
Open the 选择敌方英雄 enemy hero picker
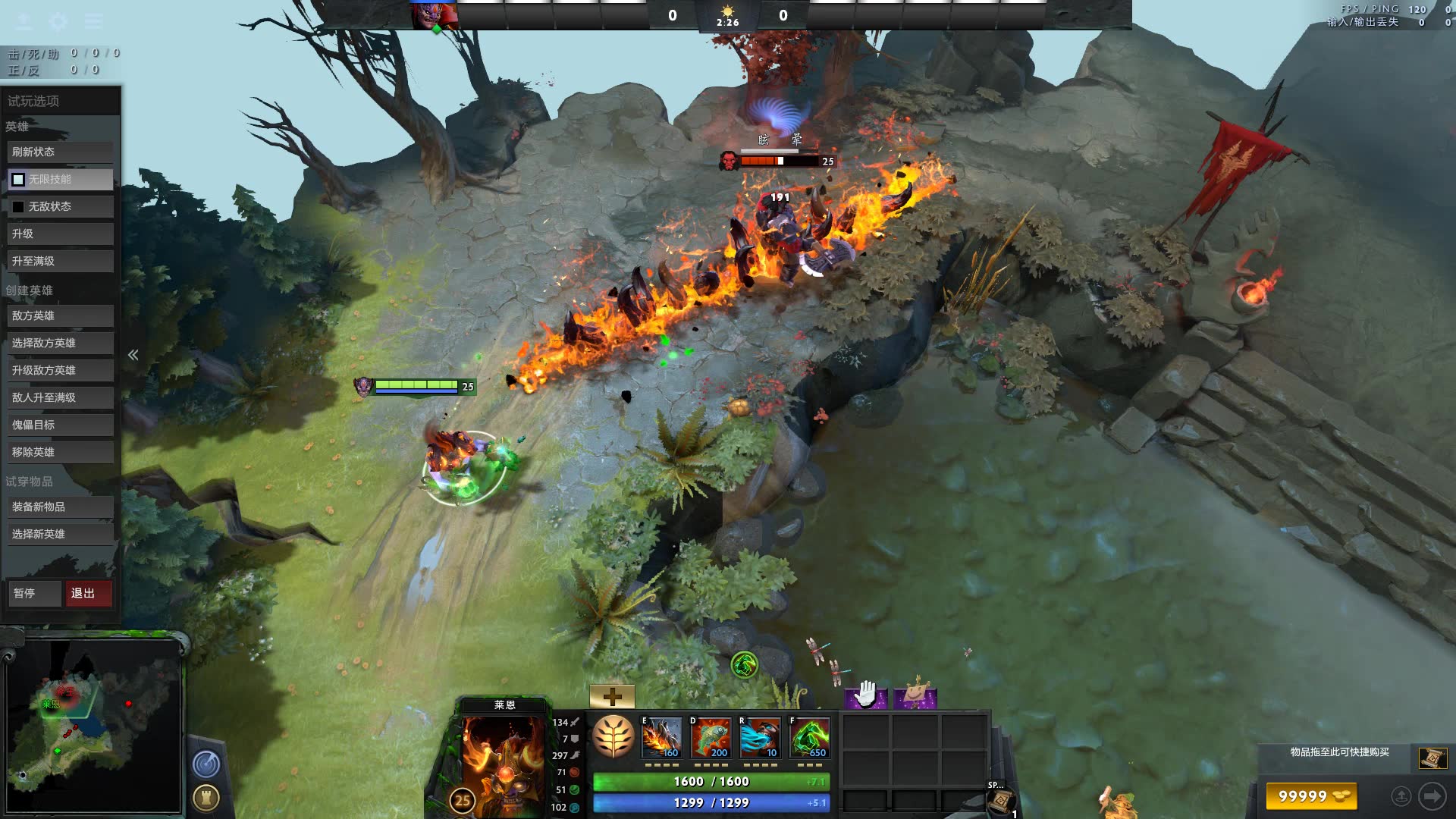(x=61, y=343)
